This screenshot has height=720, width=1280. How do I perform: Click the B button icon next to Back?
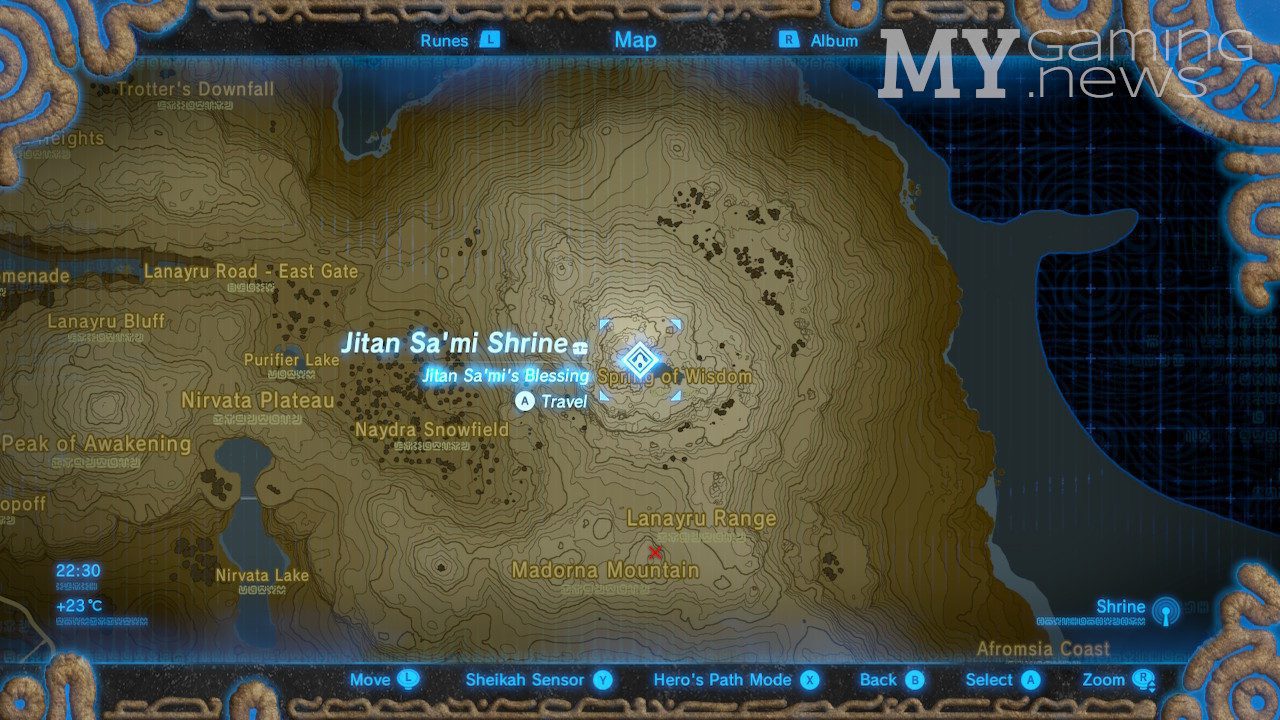click(x=917, y=679)
